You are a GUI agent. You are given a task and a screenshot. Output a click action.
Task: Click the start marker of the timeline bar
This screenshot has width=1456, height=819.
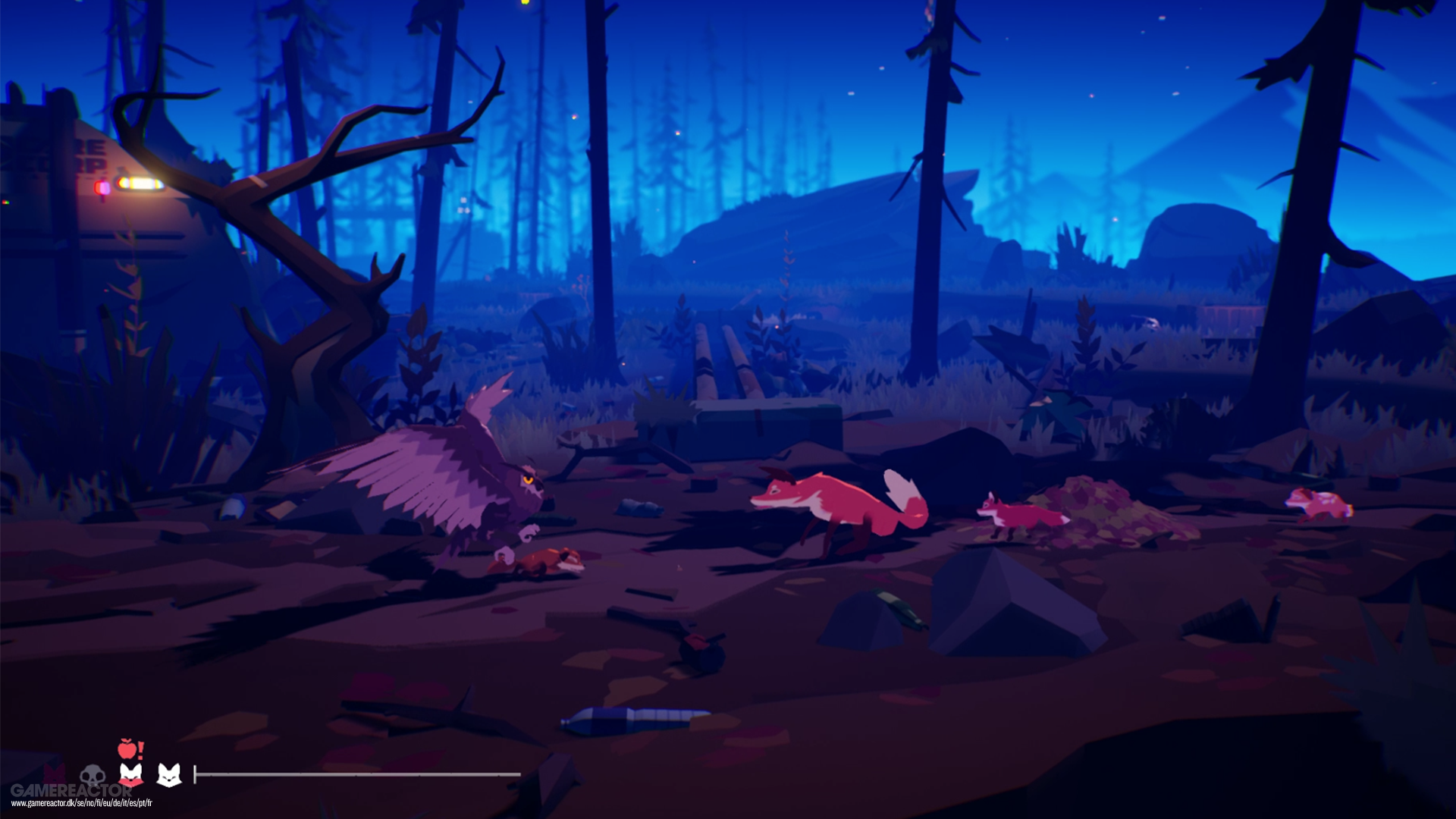click(x=196, y=773)
